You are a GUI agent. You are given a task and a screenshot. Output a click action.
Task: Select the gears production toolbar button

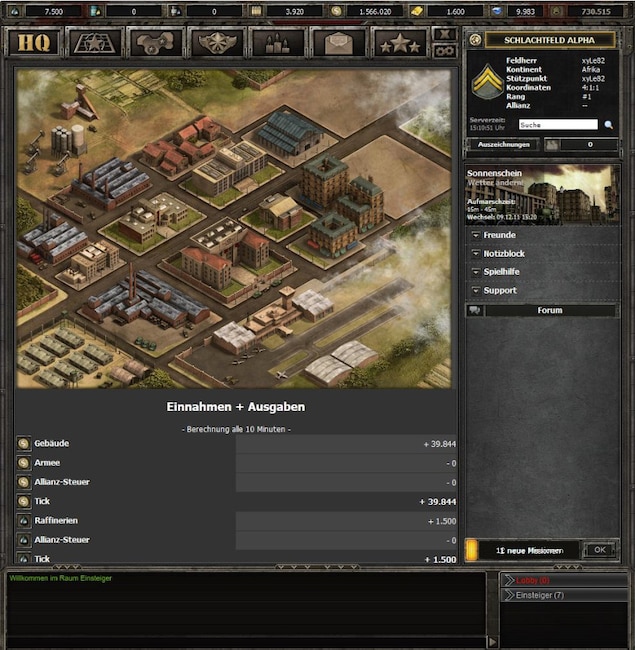(x=157, y=43)
